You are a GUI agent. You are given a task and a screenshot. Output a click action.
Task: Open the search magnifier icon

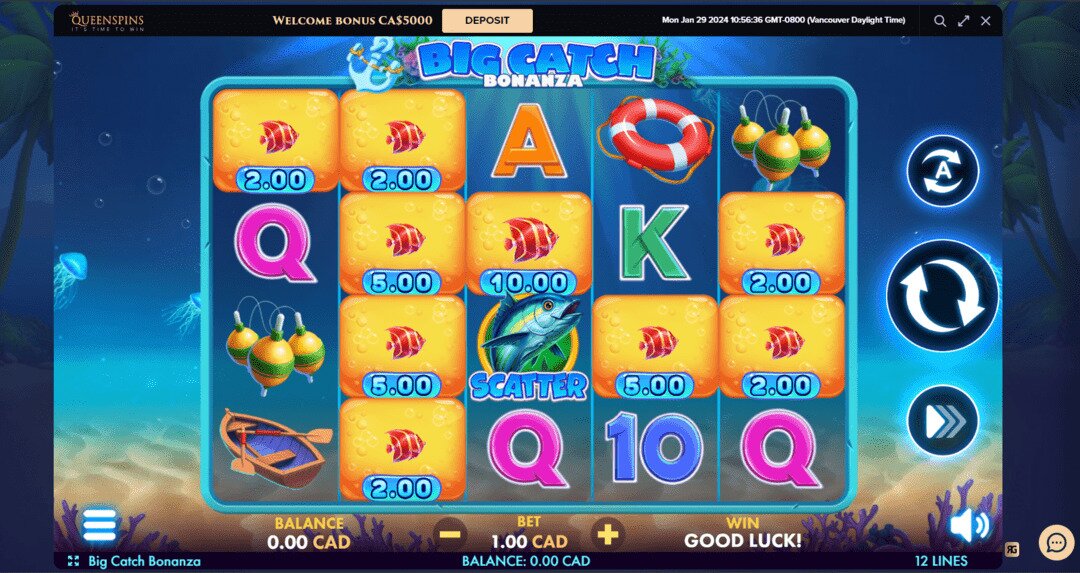pos(940,20)
